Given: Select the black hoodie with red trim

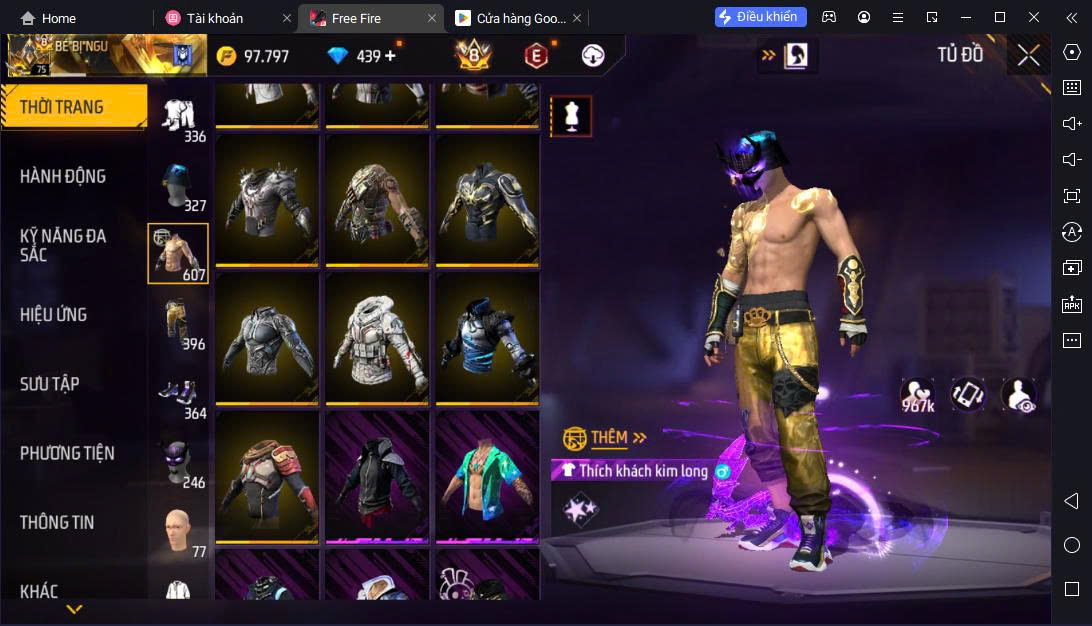Looking at the screenshot, I should click(377, 476).
